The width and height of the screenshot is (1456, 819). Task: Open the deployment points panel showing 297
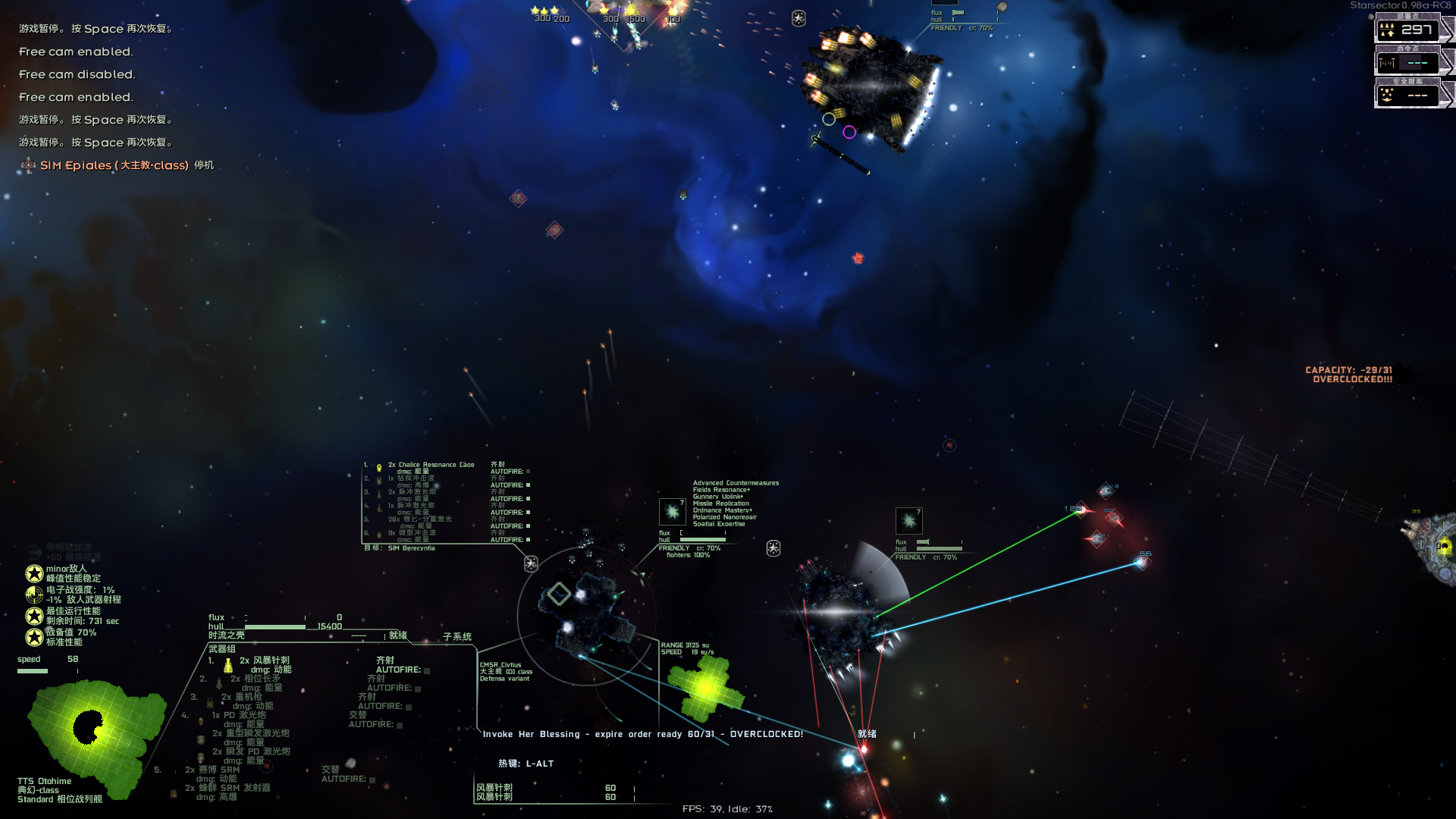[x=1408, y=30]
